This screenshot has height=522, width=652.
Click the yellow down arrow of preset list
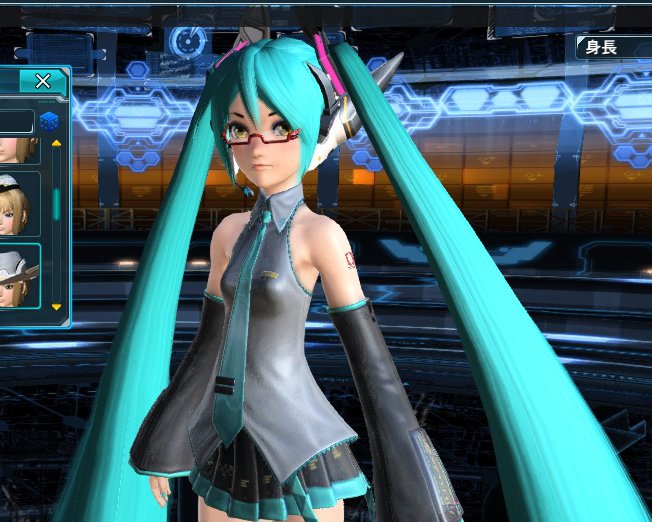point(56,307)
